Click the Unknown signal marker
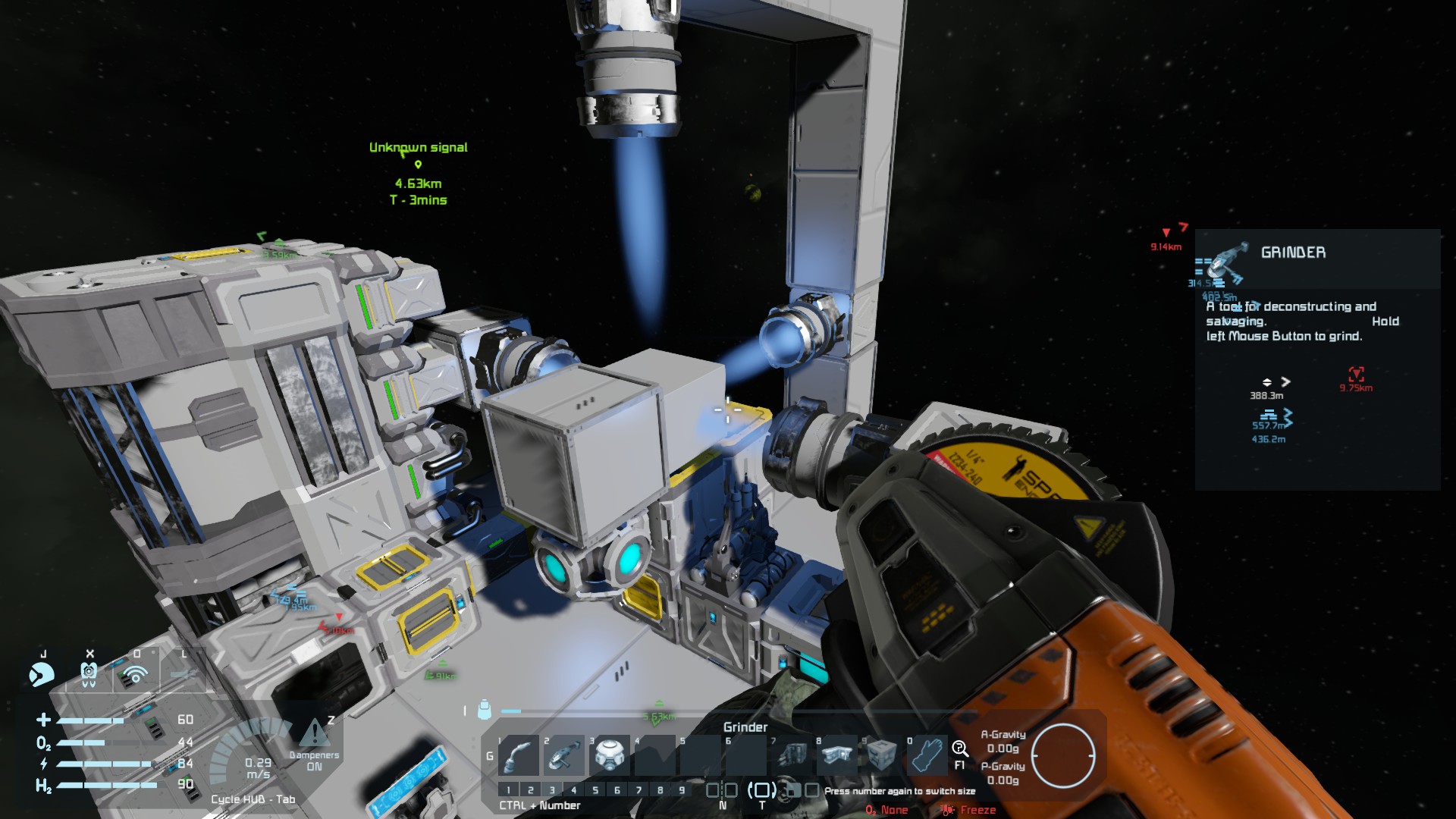The image size is (1456, 819). (x=418, y=164)
